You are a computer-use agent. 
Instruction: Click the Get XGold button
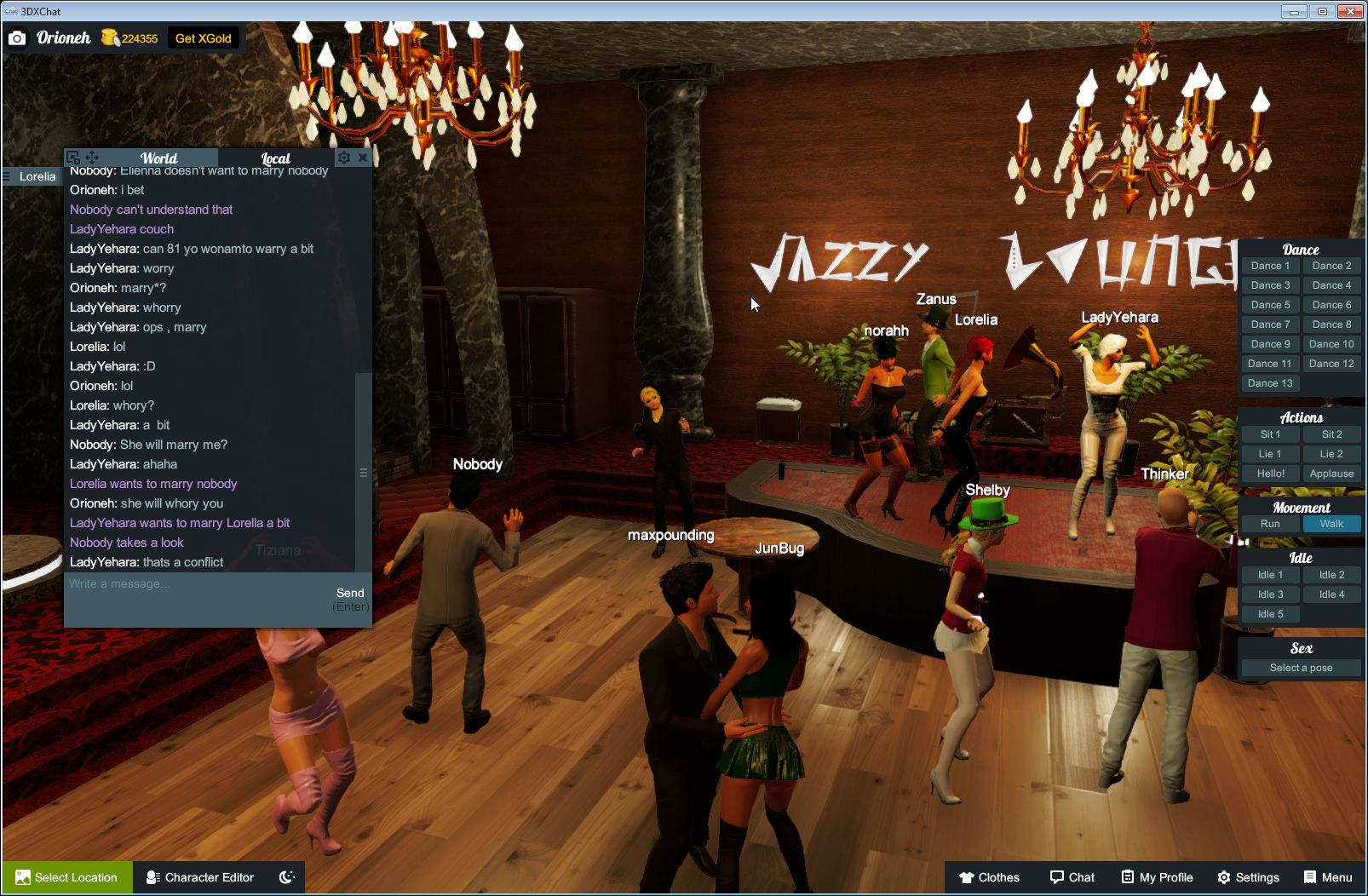coord(204,37)
